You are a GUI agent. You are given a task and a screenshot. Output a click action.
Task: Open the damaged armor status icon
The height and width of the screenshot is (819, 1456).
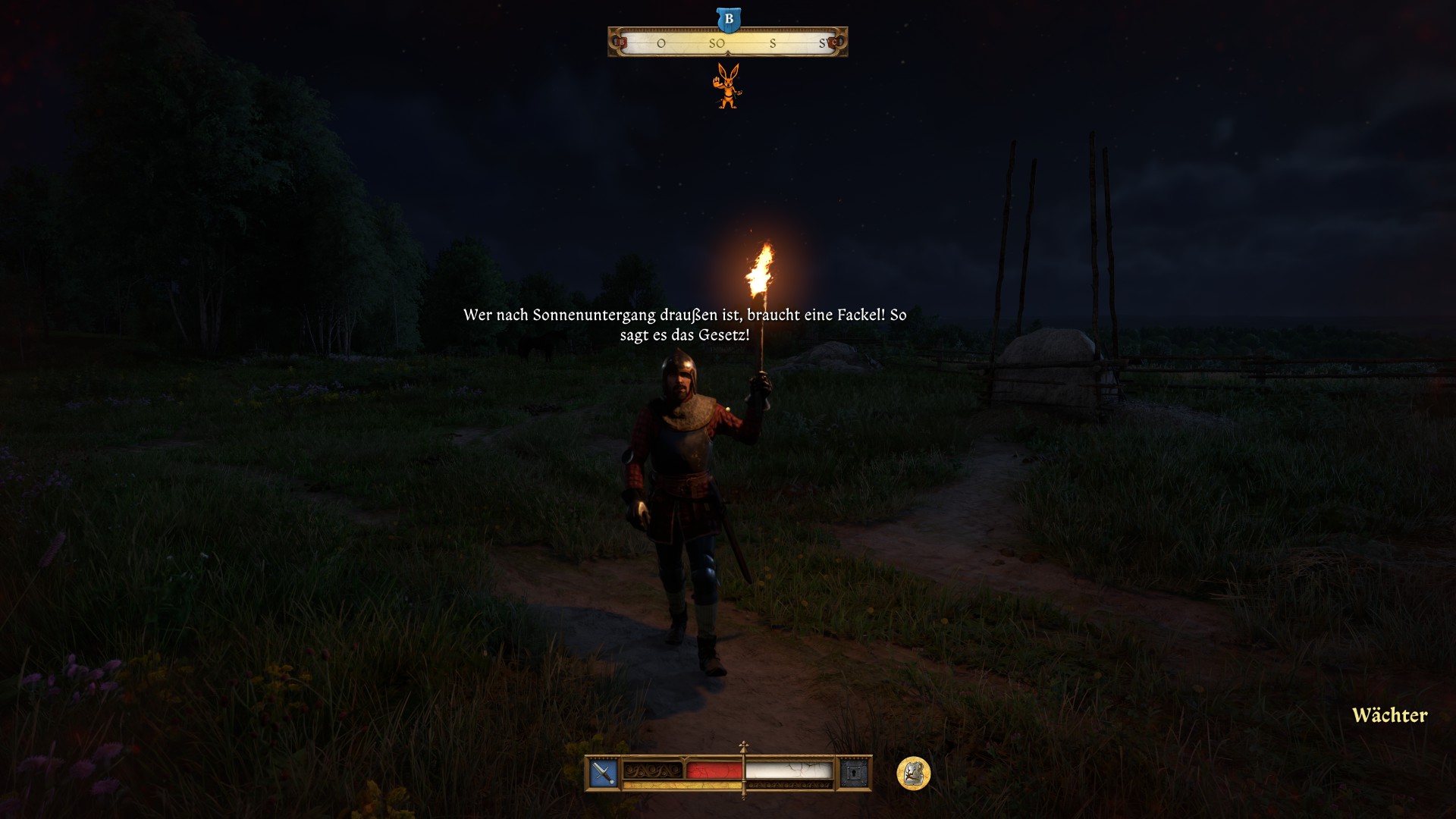coord(913,773)
